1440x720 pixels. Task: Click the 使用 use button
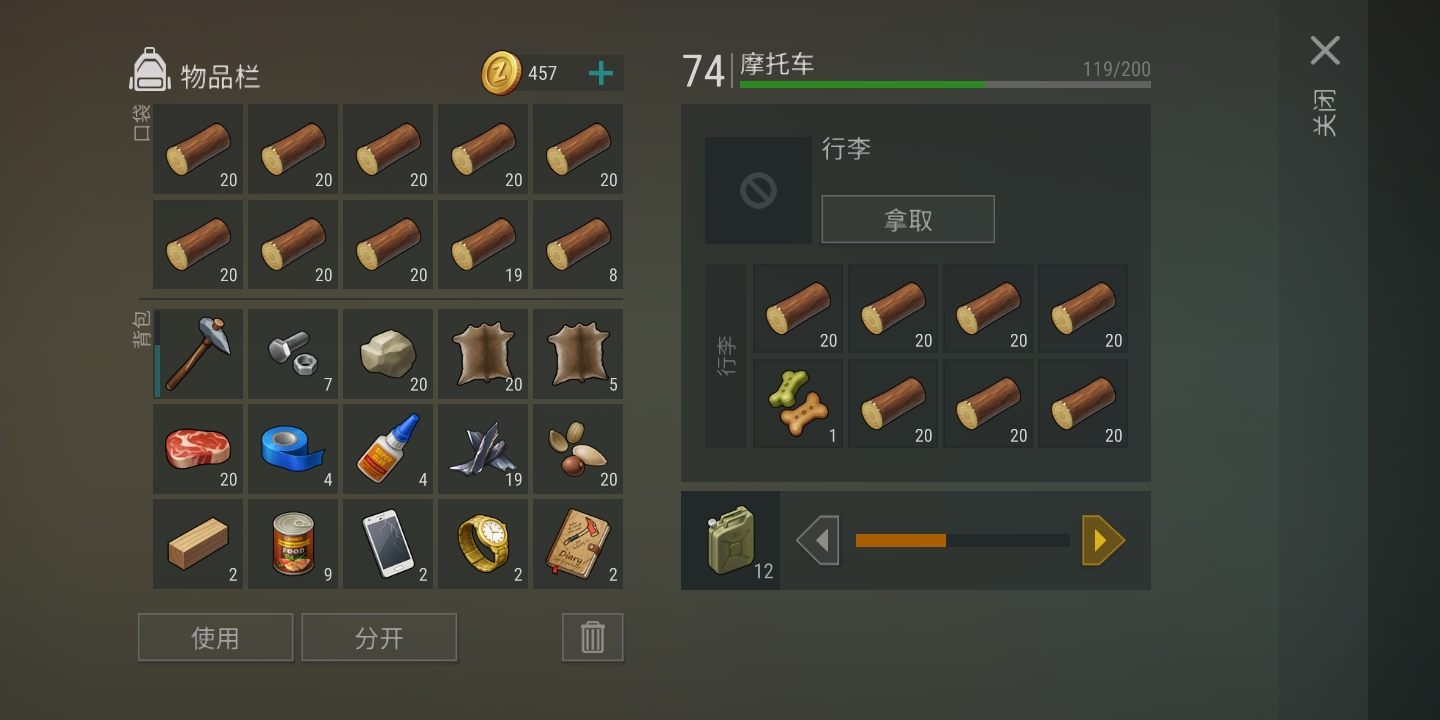point(215,636)
